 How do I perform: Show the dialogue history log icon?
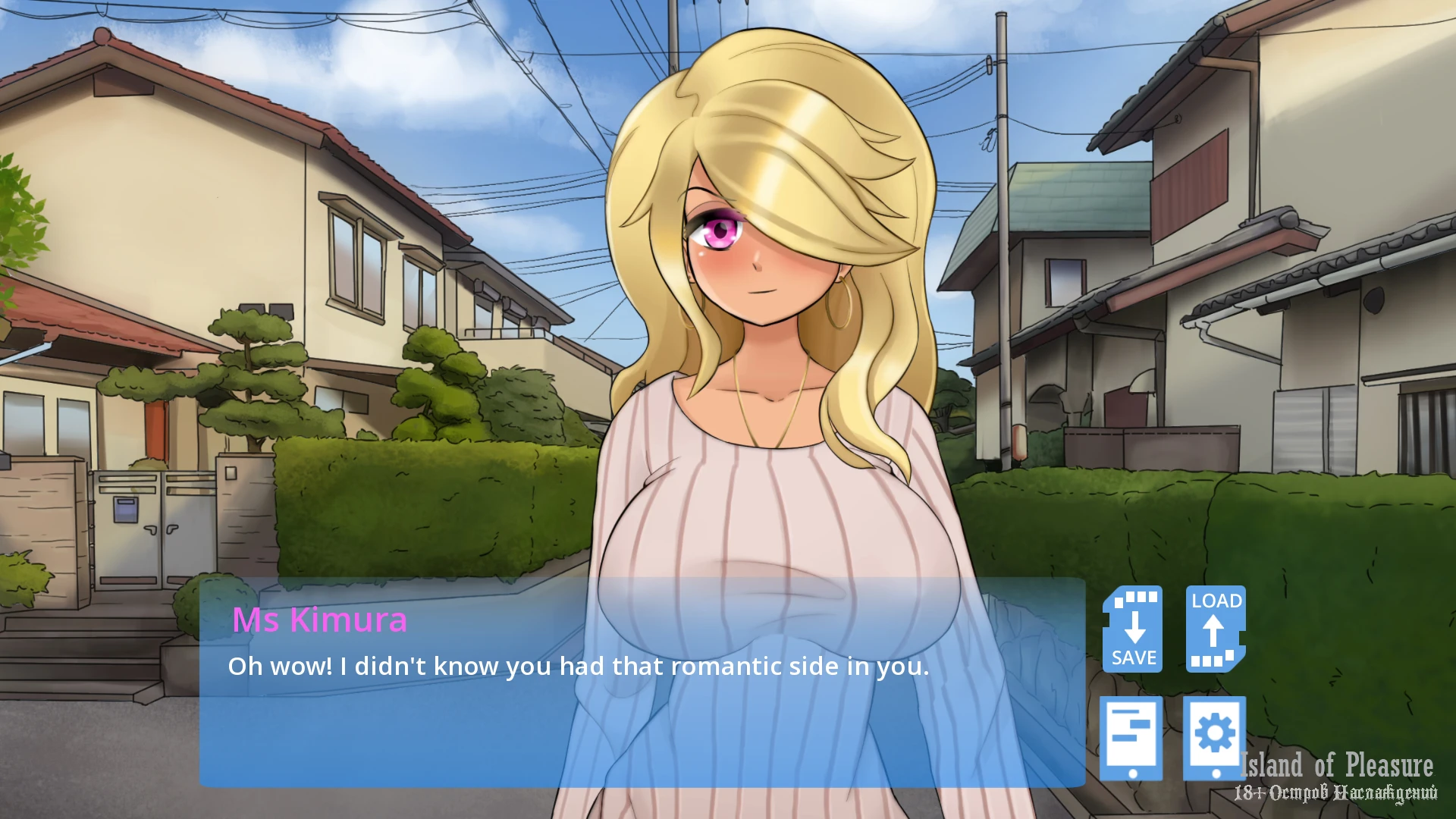[x=1131, y=737]
